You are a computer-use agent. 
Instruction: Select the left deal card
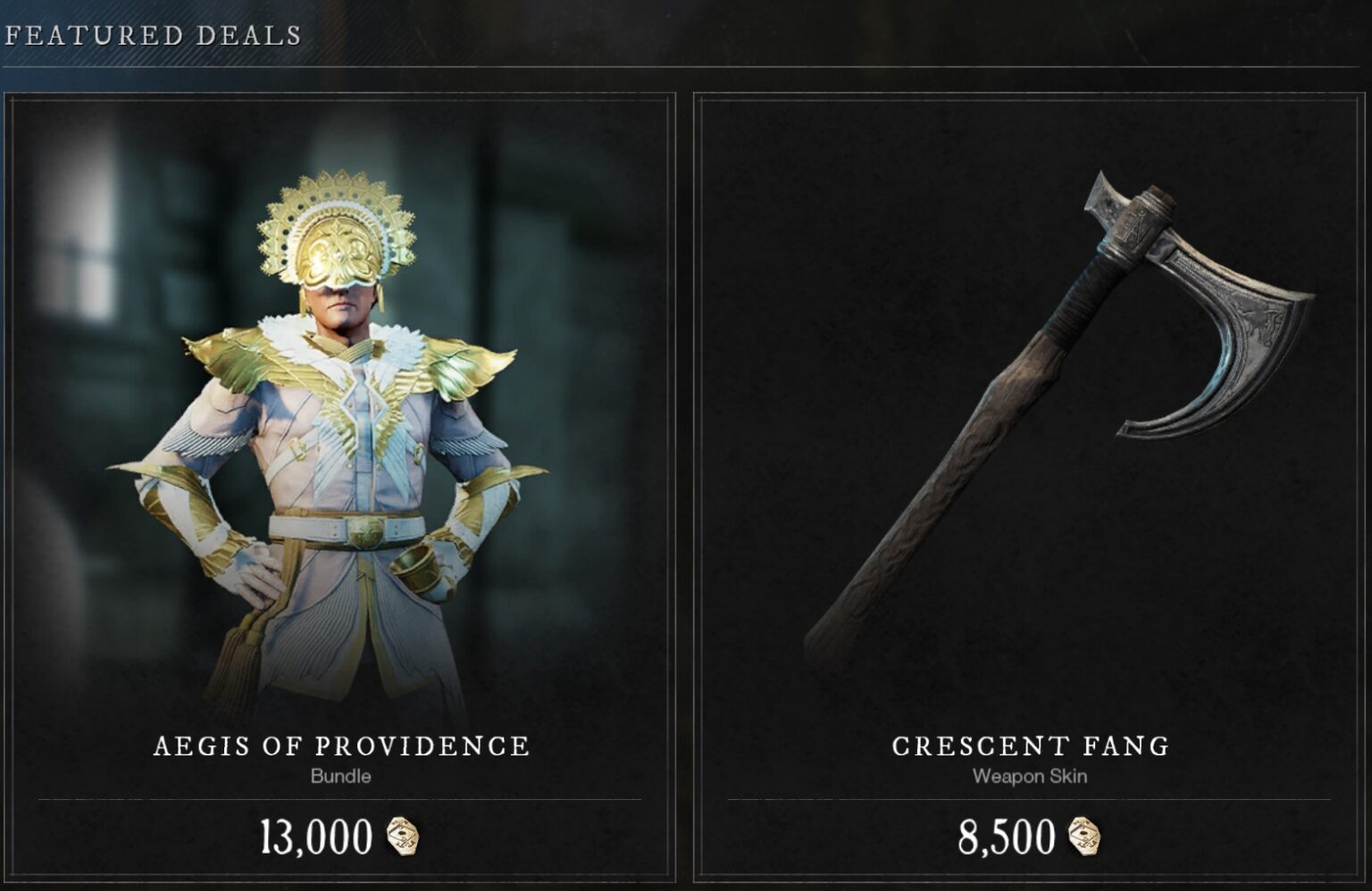click(x=339, y=446)
